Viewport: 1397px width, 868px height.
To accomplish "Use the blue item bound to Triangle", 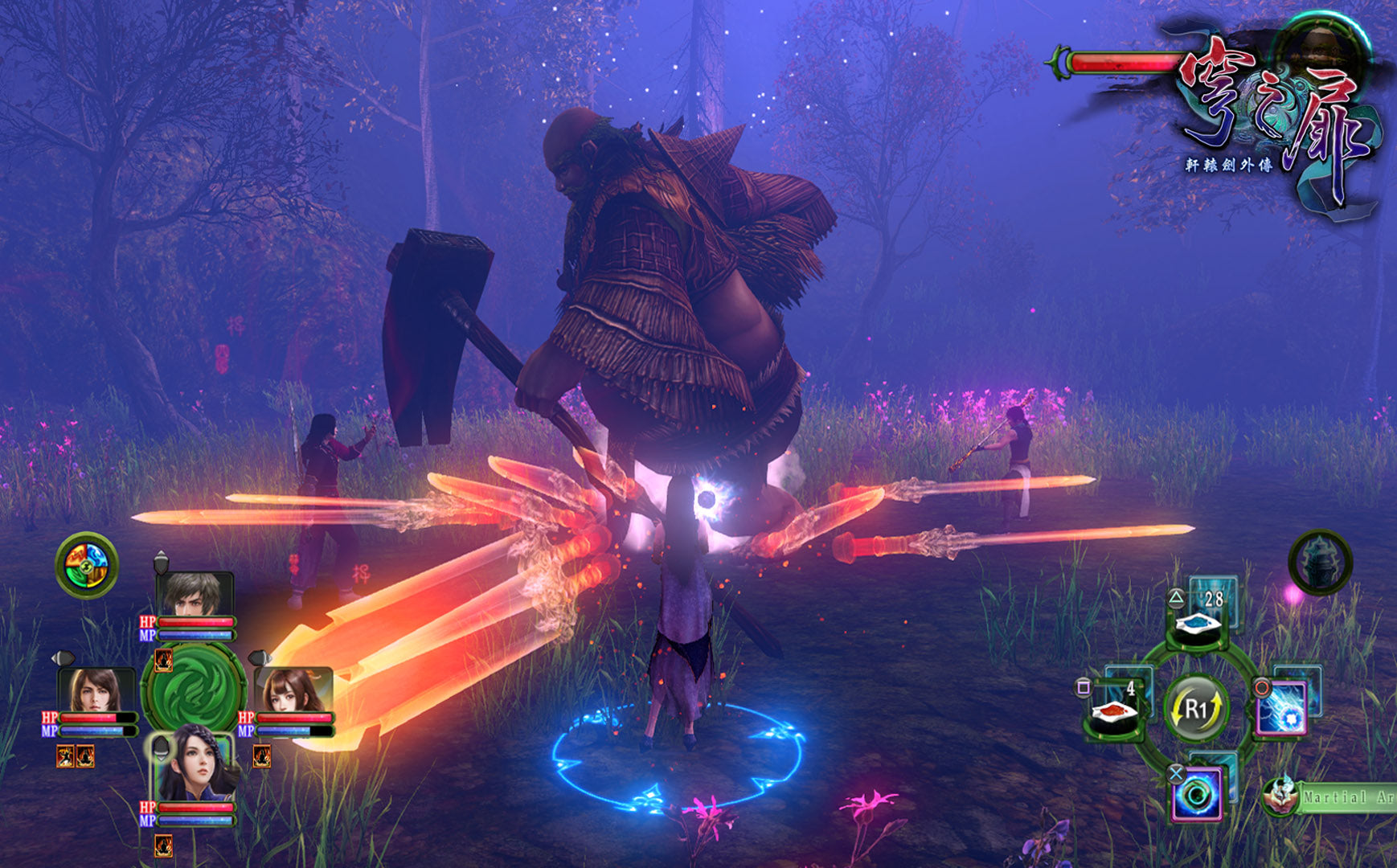I will pos(1197,624).
